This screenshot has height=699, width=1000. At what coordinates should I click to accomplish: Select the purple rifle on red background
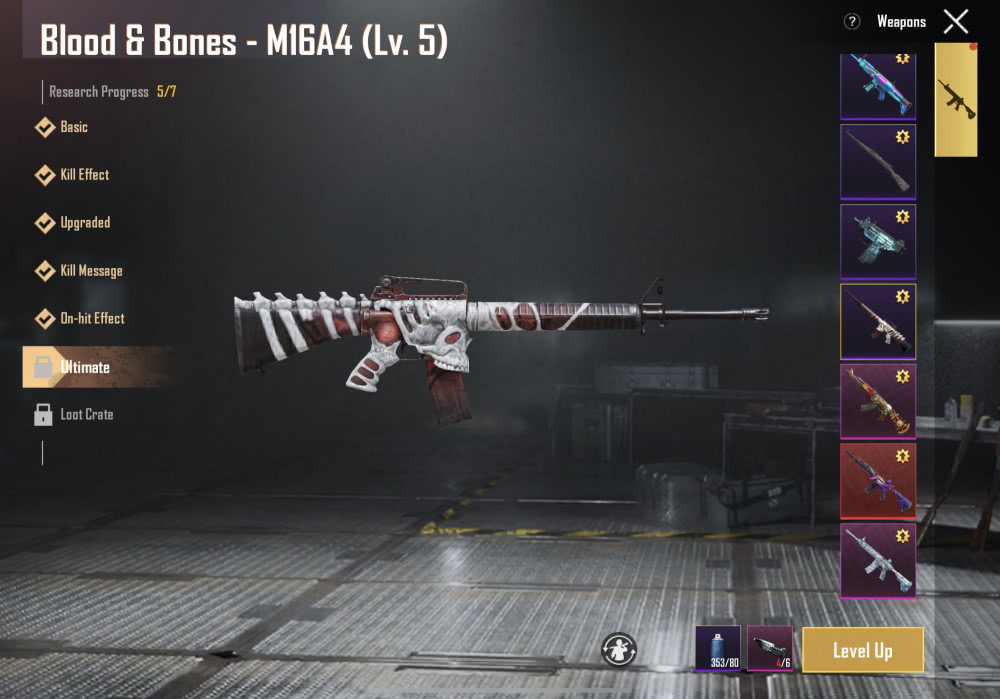point(877,481)
